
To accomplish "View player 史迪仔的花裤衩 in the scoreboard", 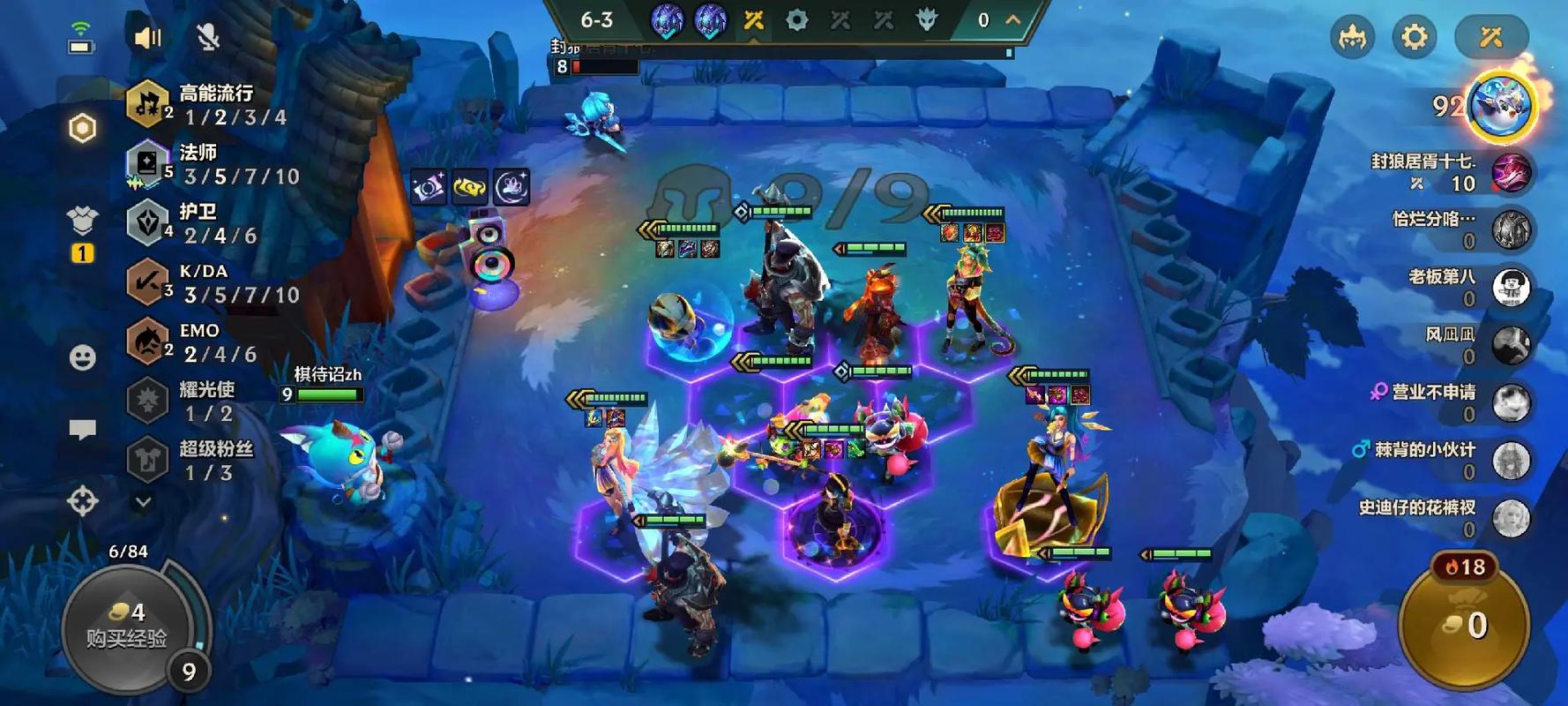I will tap(1510, 518).
